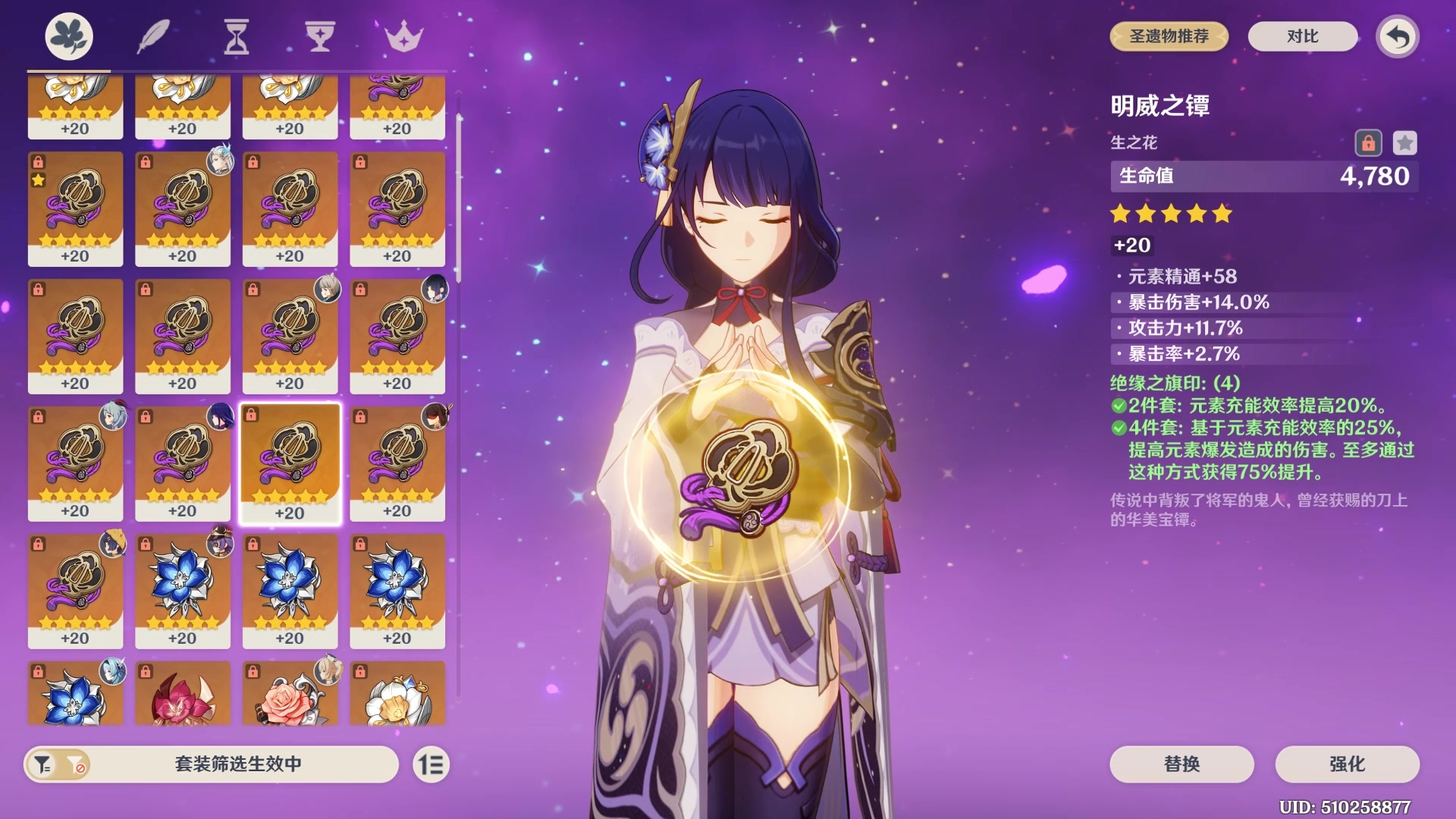Click the 对比 compare button
Viewport: 1456px width, 819px height.
[x=1302, y=36]
